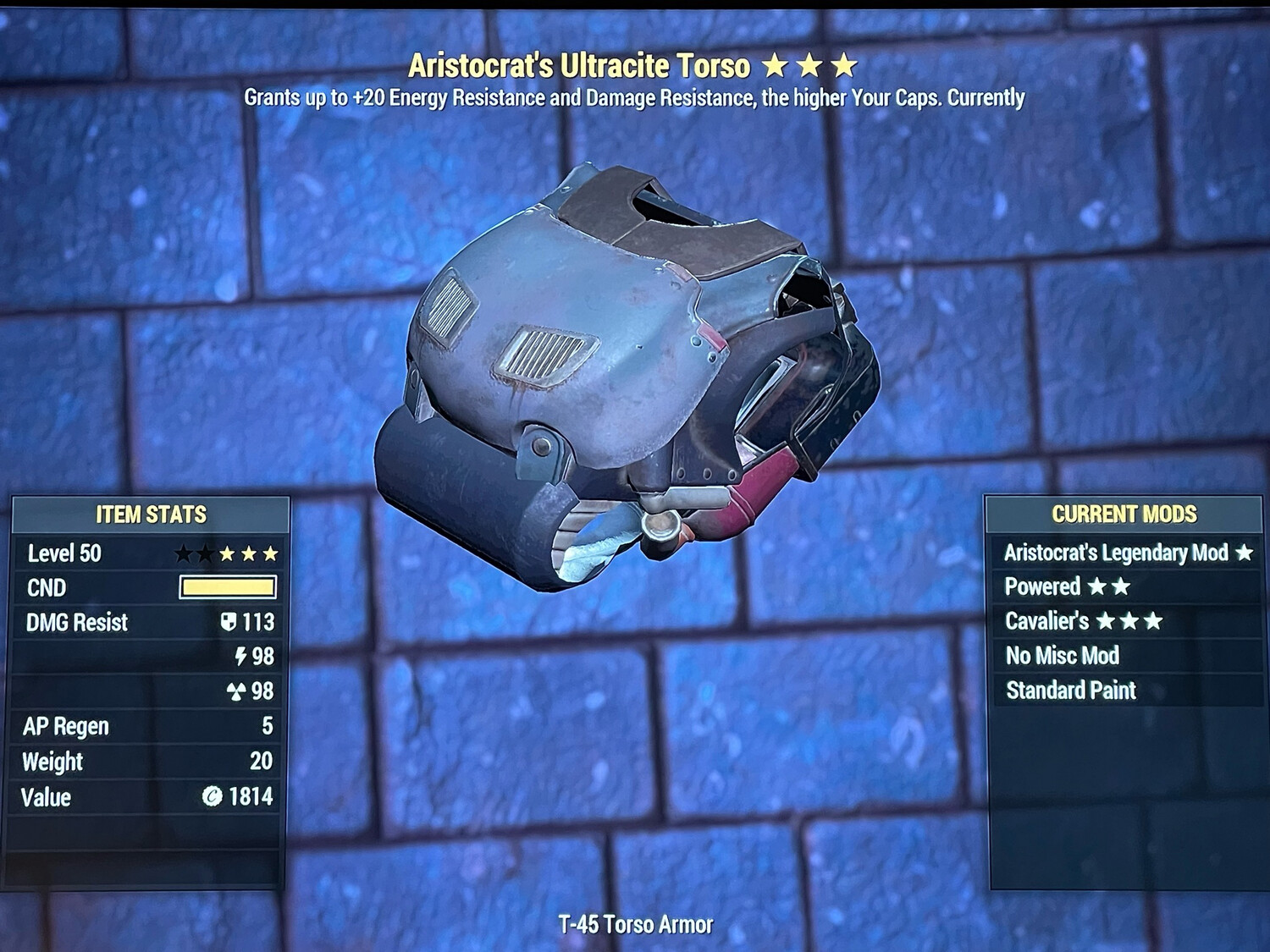
Task: Open the ITEM STATS panel header
Action: click(152, 513)
